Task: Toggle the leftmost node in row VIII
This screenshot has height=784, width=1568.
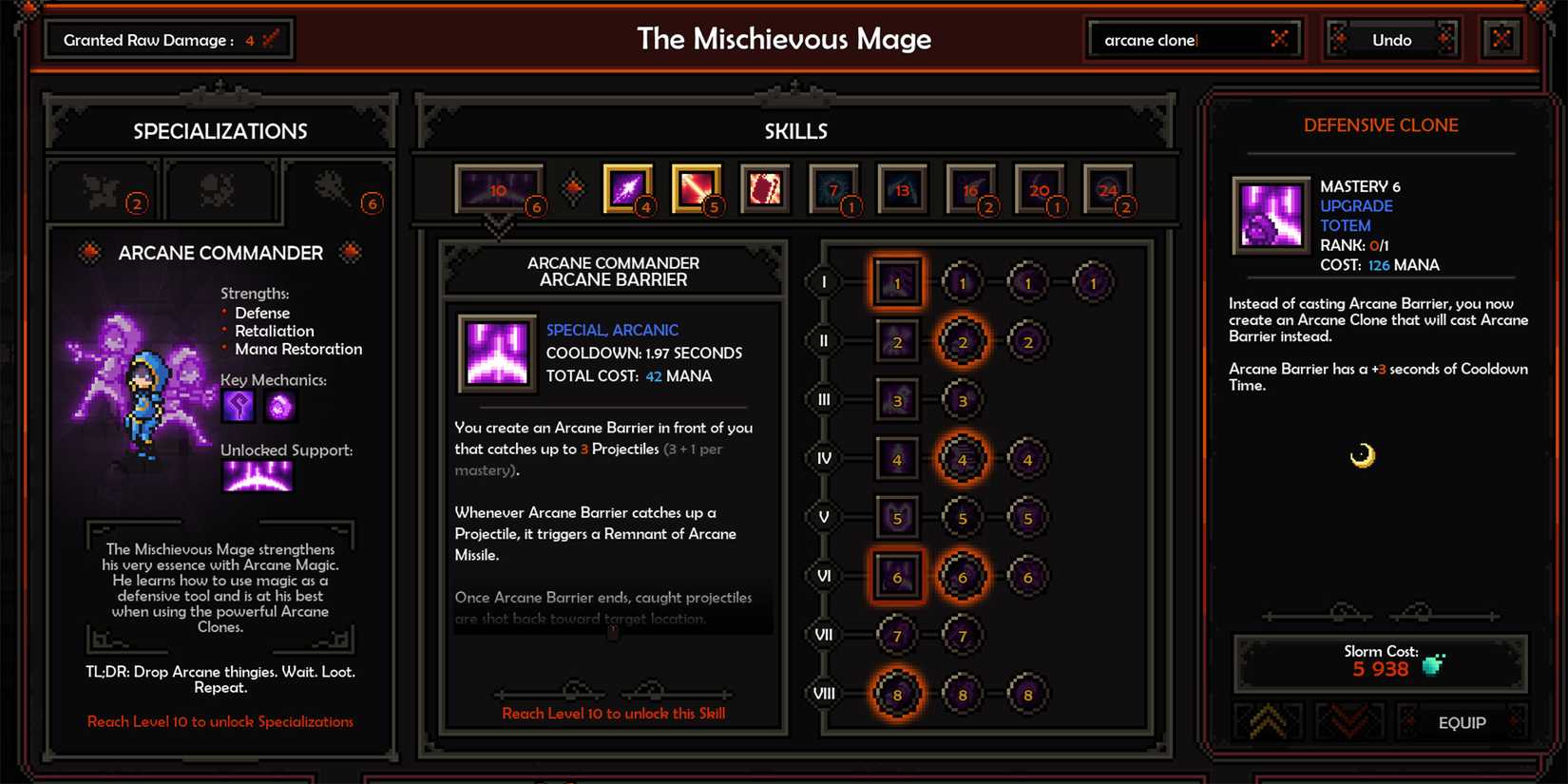Action: tap(897, 694)
